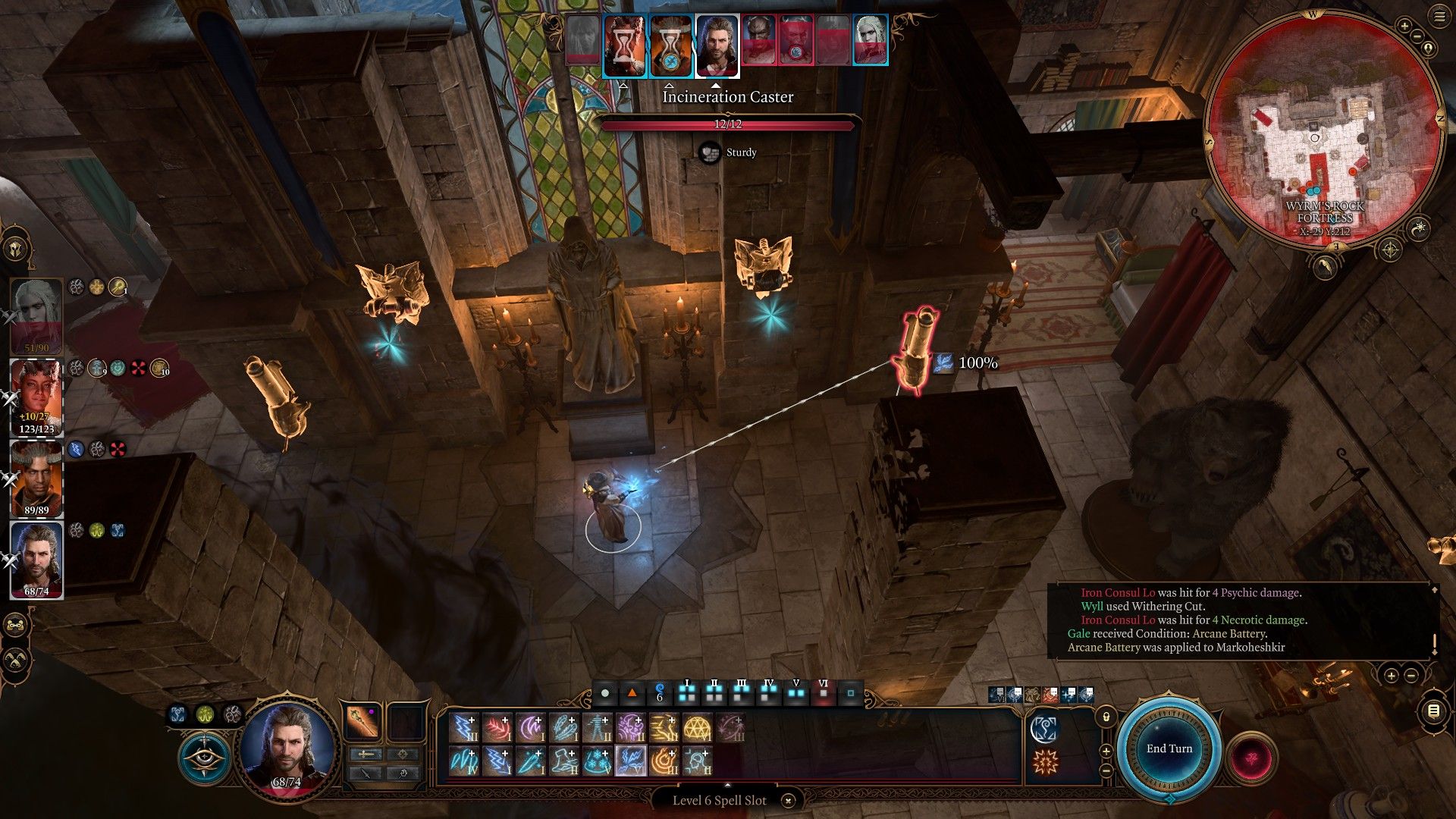Select the equipped staff weapon slot
Image resolution: width=1456 pixels, height=819 pixels.
point(362,721)
